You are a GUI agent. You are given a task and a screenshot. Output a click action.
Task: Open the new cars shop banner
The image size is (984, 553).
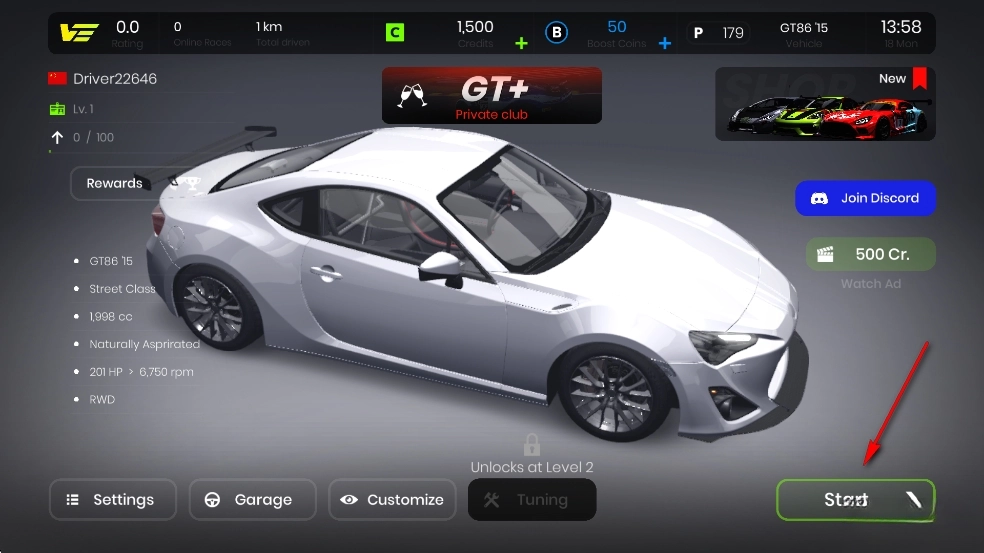coord(825,104)
